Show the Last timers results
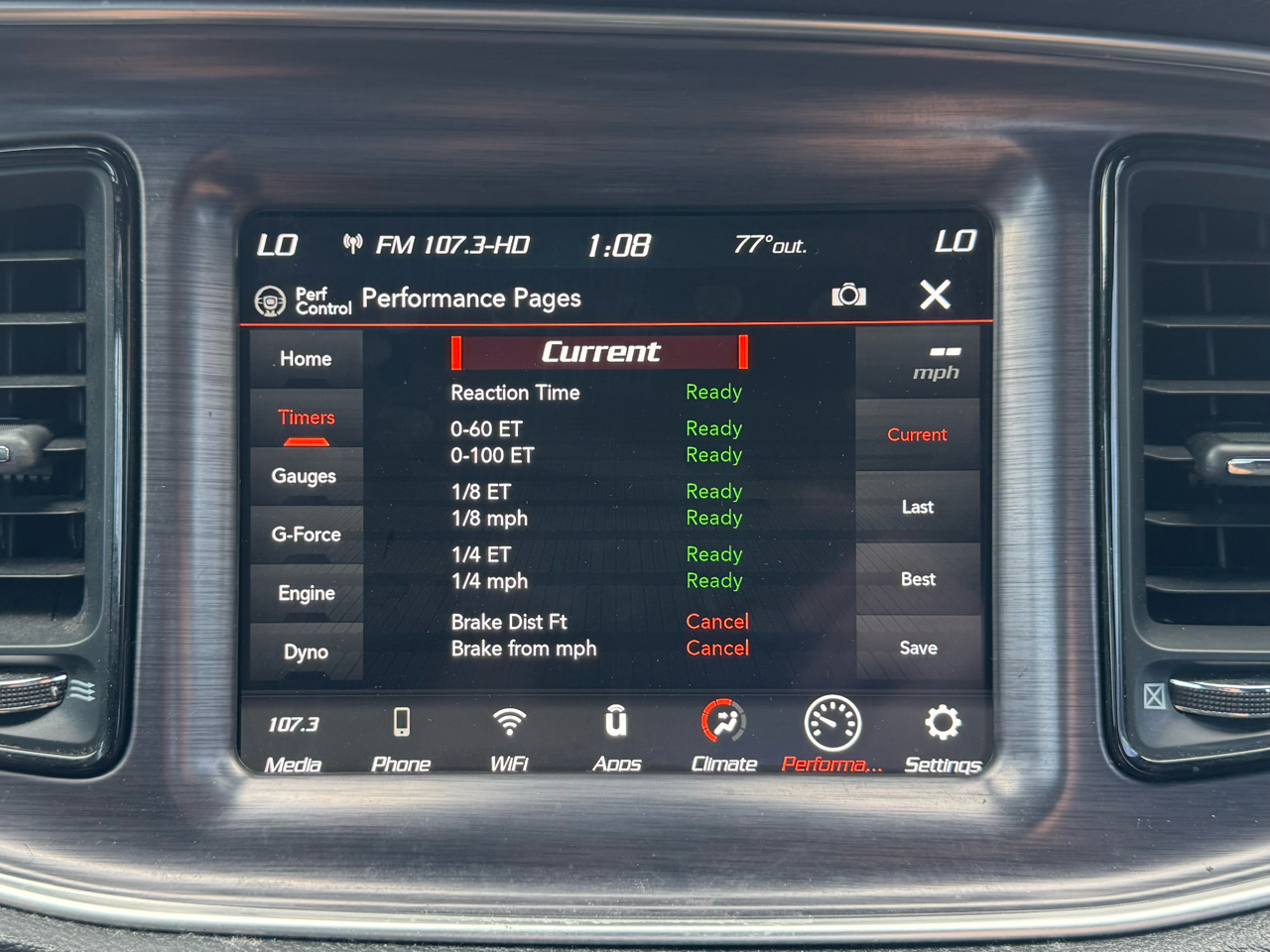The width and height of the screenshot is (1270, 952). coord(917,507)
